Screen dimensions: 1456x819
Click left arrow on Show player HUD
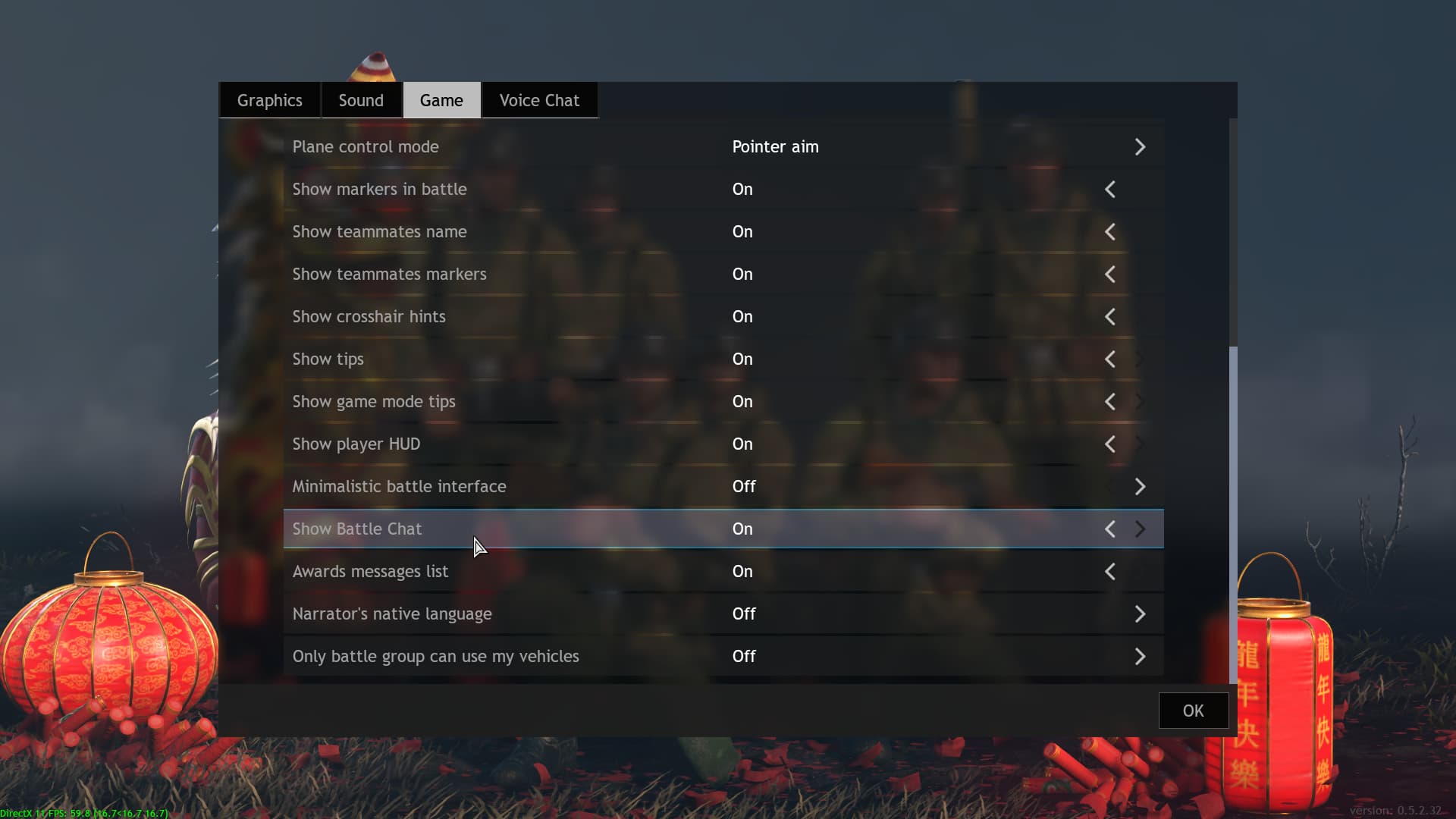tap(1110, 444)
